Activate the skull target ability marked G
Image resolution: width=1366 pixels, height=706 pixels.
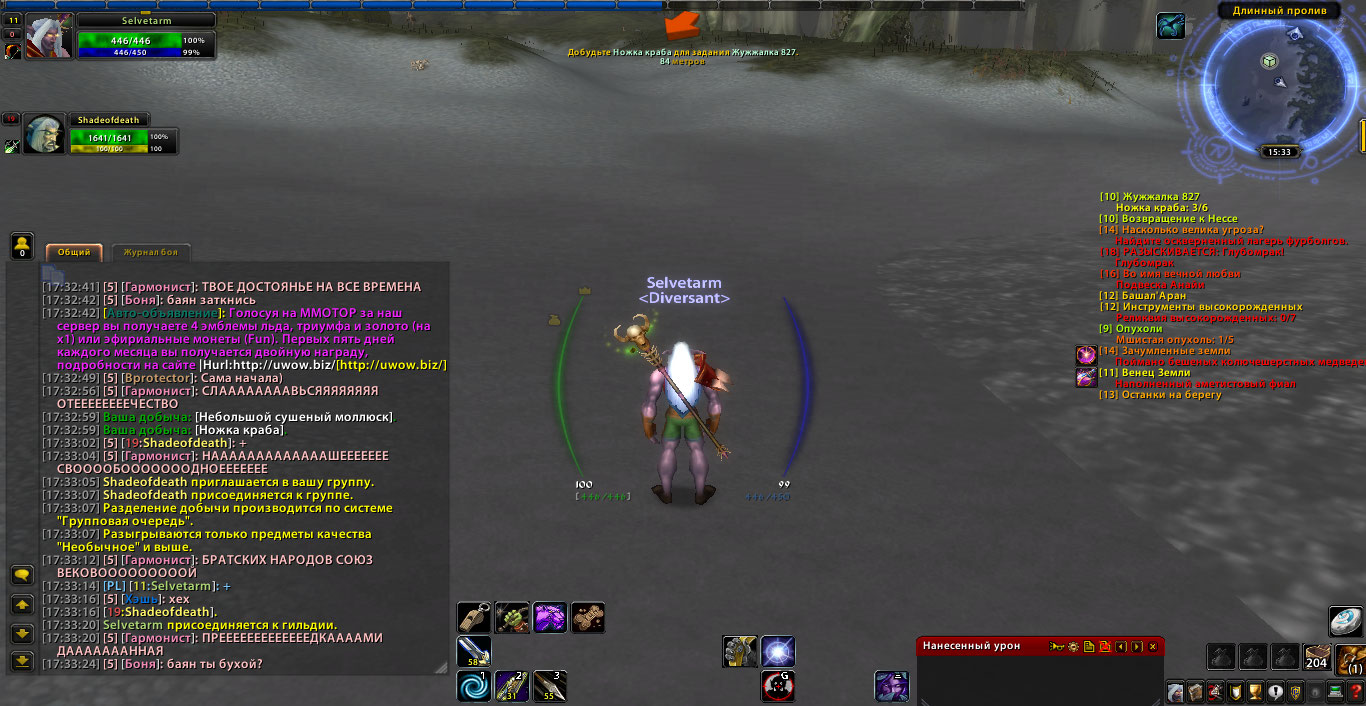[778, 685]
